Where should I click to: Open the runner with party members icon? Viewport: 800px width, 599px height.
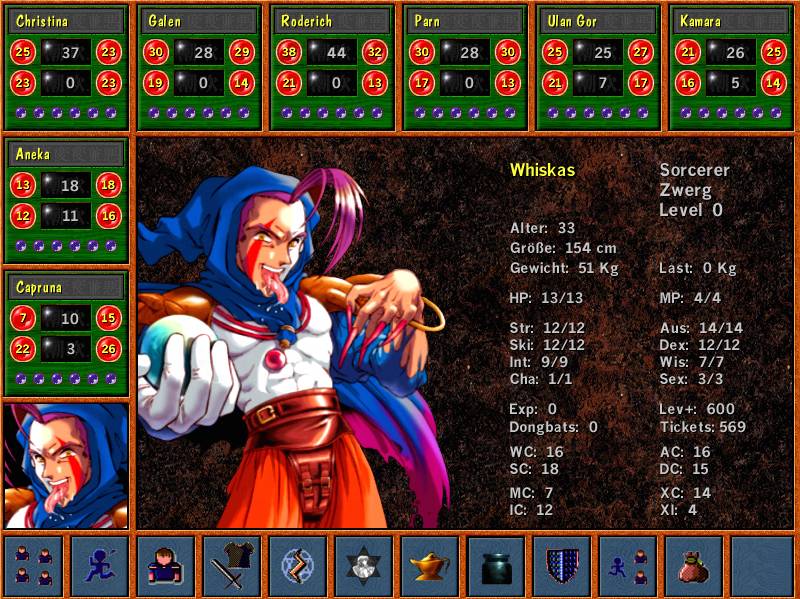point(628,567)
